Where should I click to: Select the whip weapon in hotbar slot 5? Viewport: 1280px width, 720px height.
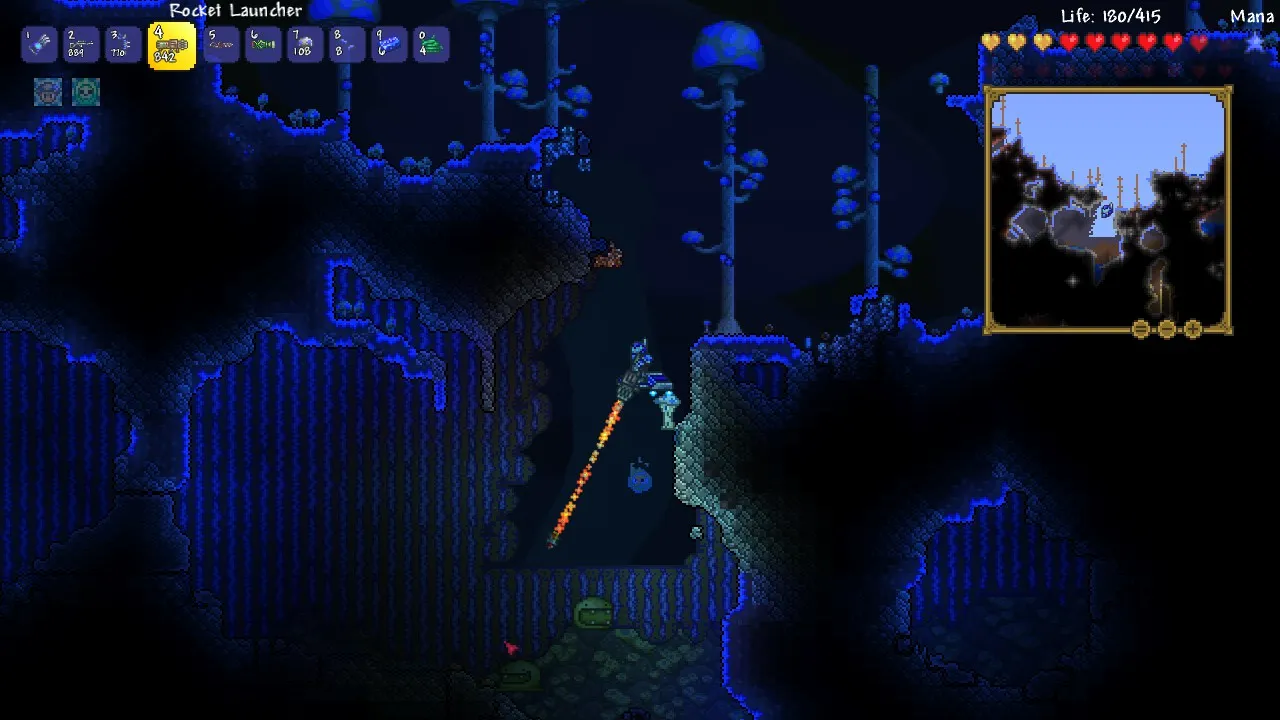coord(221,44)
